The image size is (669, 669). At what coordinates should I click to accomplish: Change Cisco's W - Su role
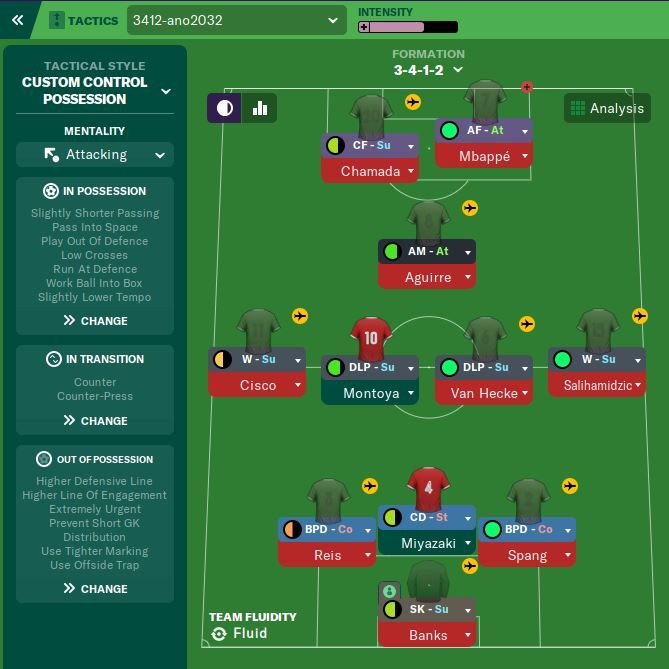pyautogui.click(x=257, y=359)
